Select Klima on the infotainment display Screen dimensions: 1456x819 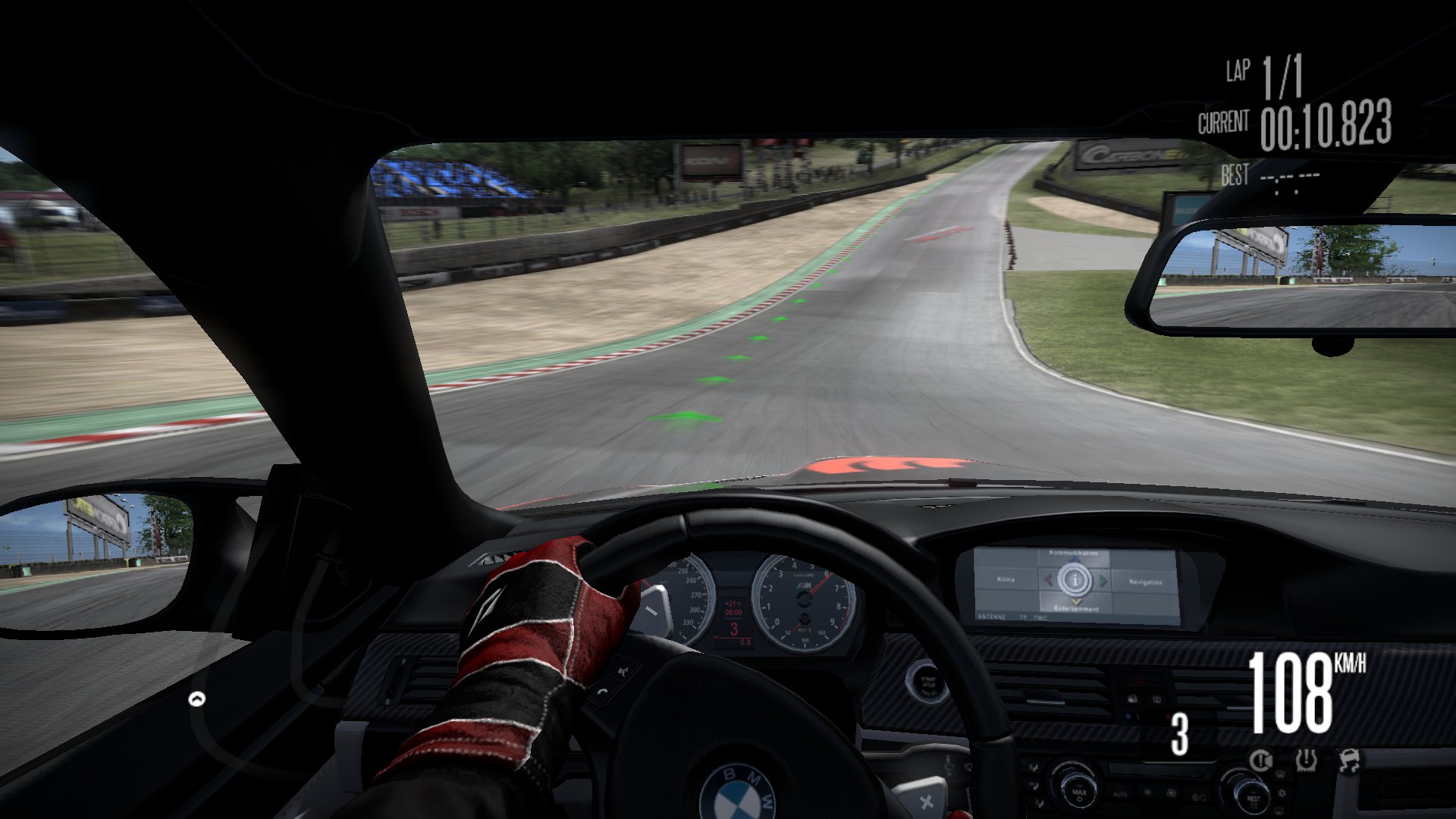pyautogui.click(x=1006, y=580)
